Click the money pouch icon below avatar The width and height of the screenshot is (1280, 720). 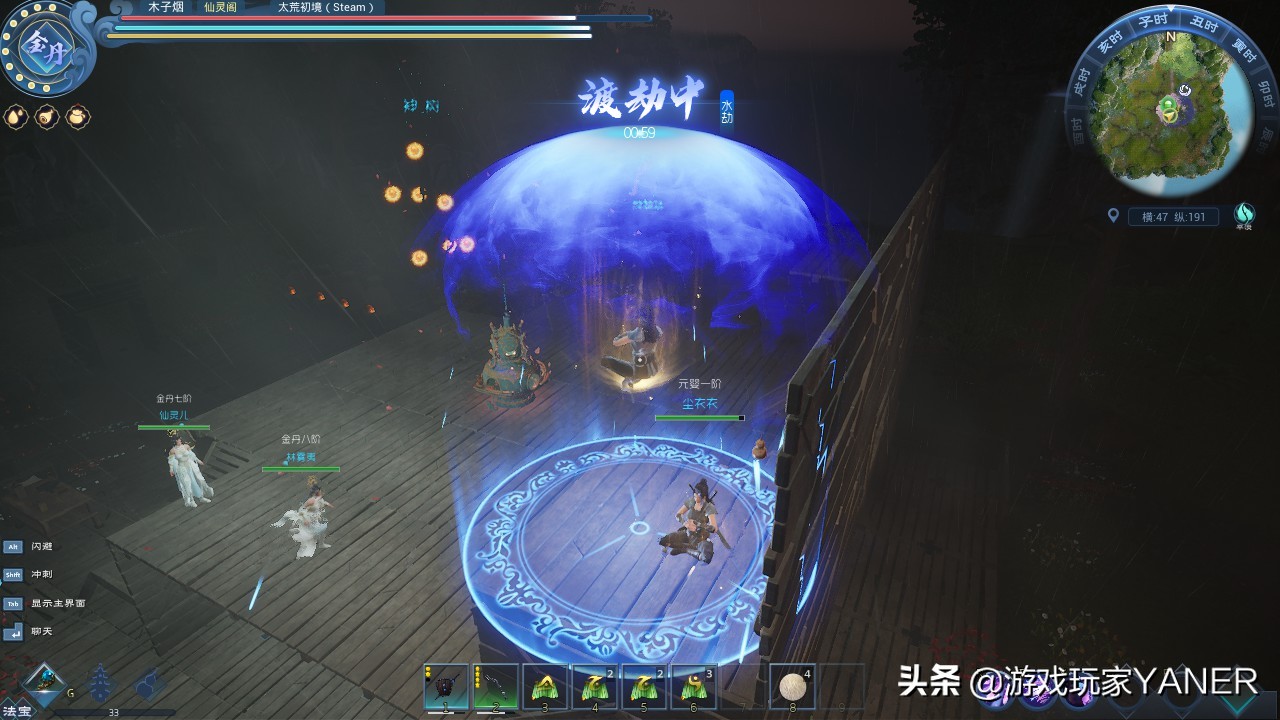tap(77, 117)
